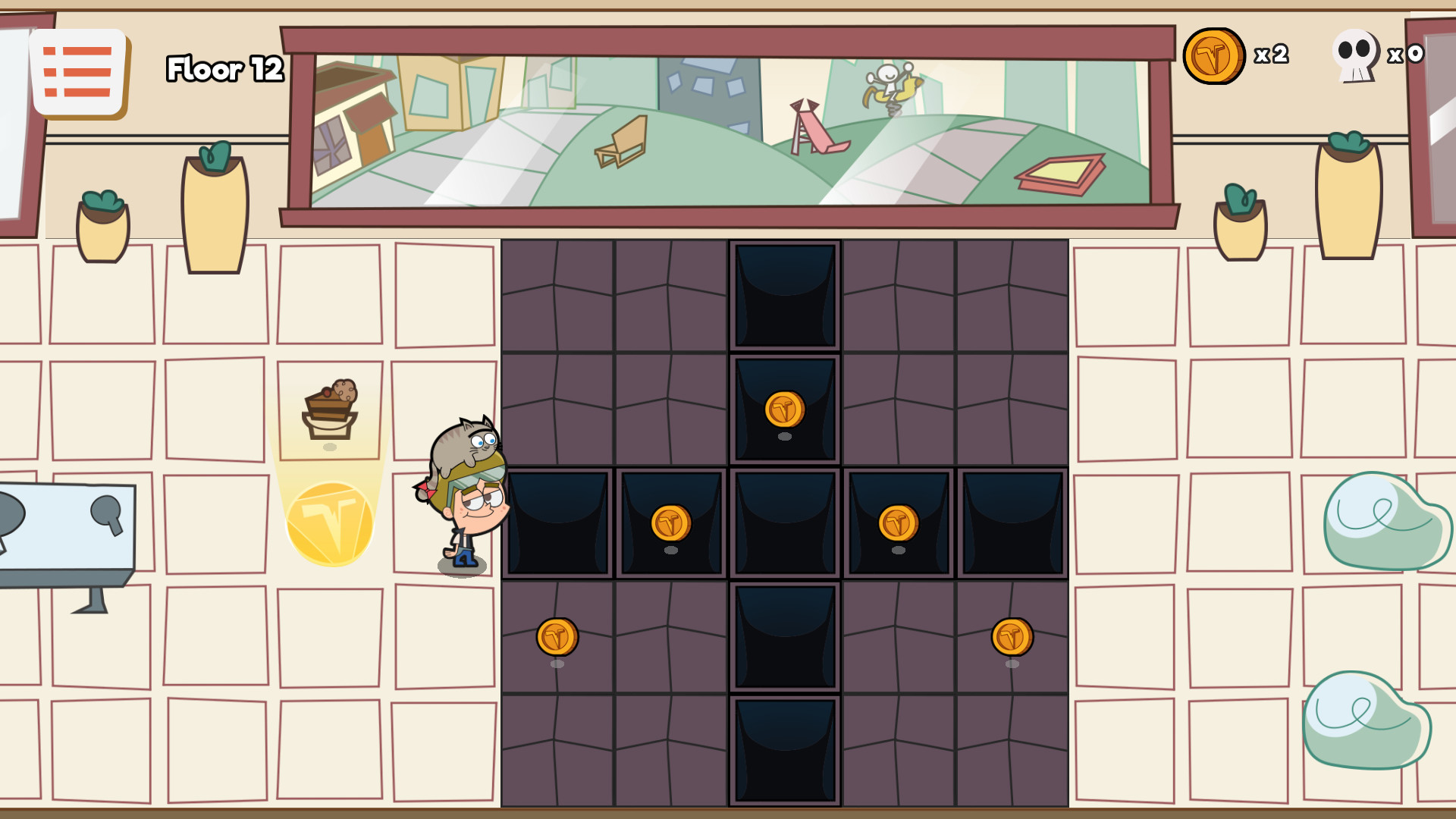Collect the coin on the lower-right dark tile
The width and height of the screenshot is (1456, 819).
click(x=1012, y=637)
